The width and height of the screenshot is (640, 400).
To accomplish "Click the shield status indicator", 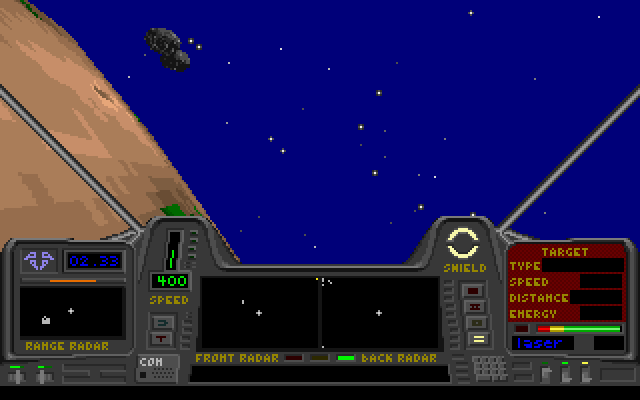I will (463, 243).
